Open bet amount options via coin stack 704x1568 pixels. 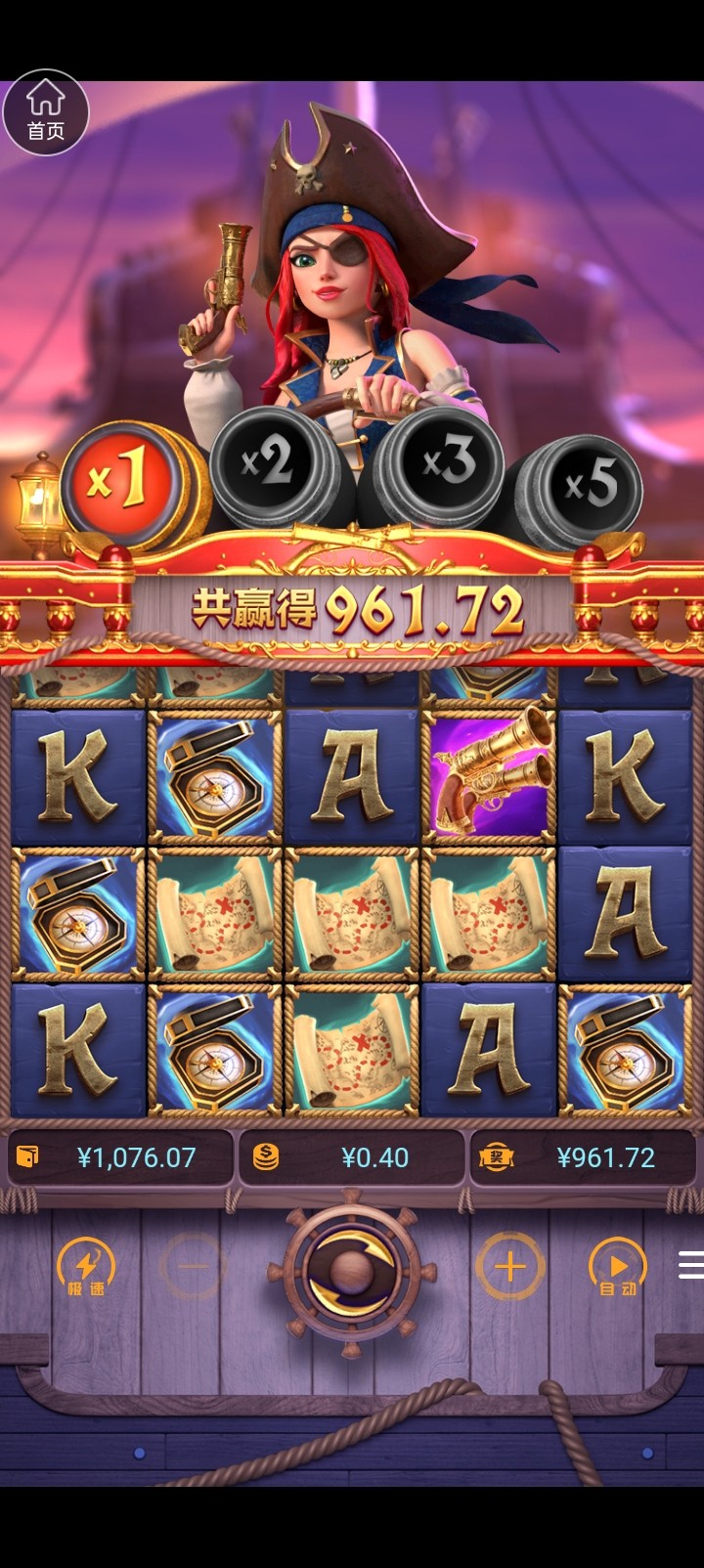coord(266,1158)
